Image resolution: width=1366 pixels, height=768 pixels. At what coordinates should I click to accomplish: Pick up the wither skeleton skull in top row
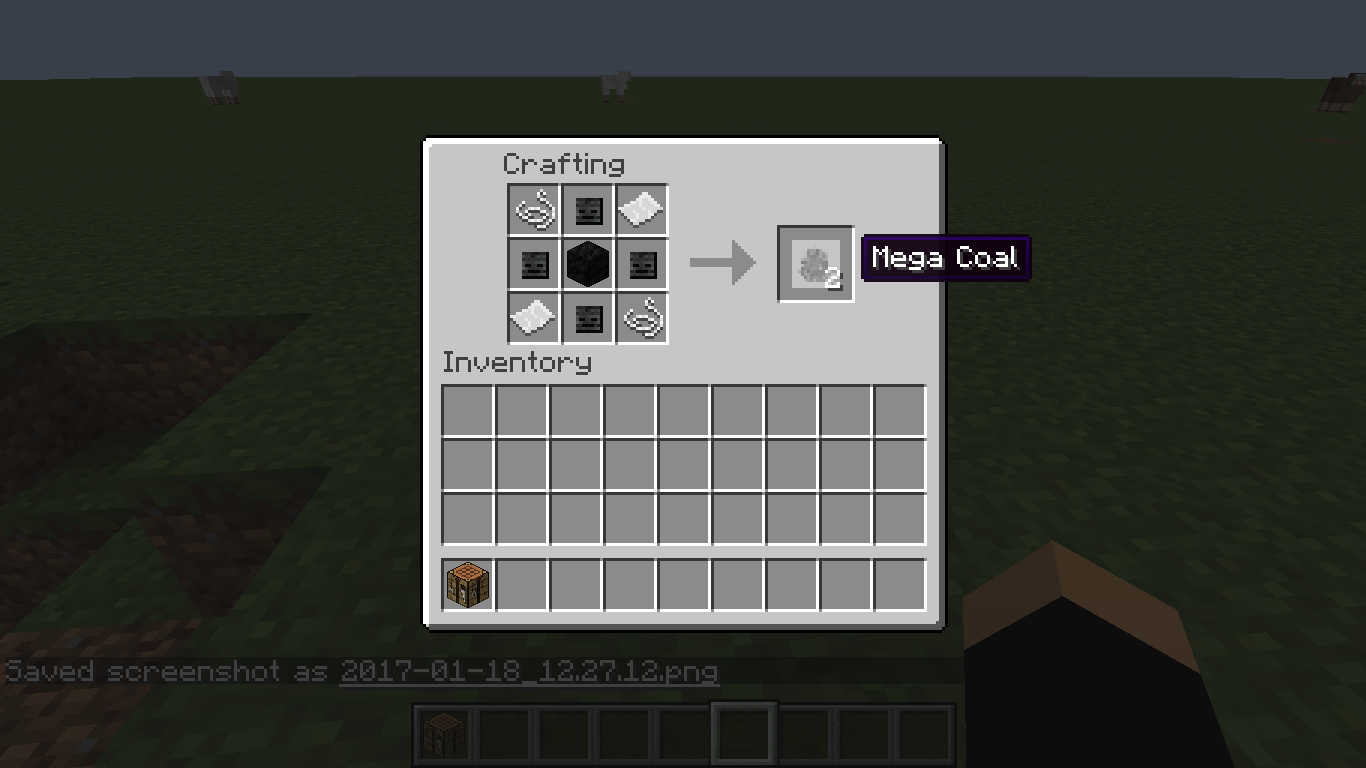[x=587, y=209]
